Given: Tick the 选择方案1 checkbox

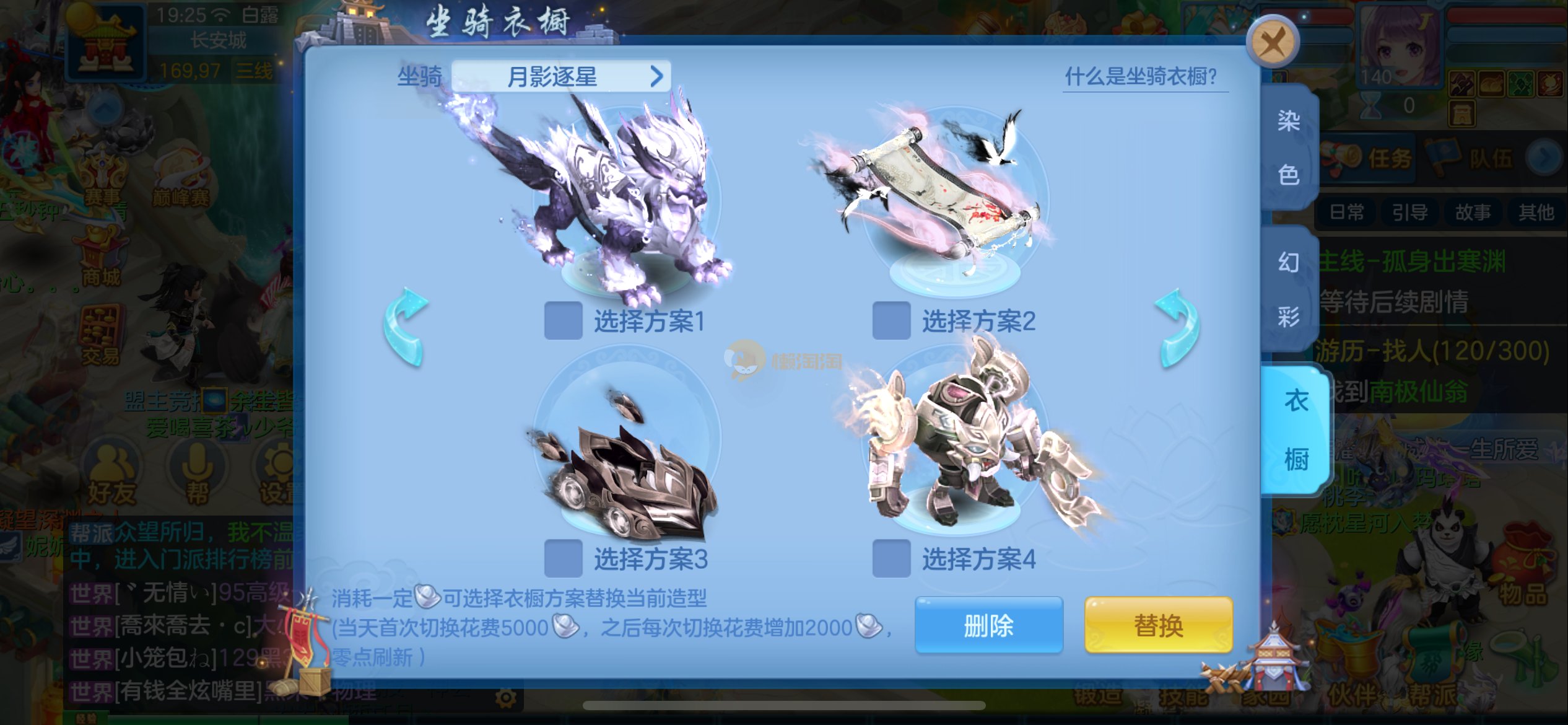Looking at the screenshot, I should point(563,320).
